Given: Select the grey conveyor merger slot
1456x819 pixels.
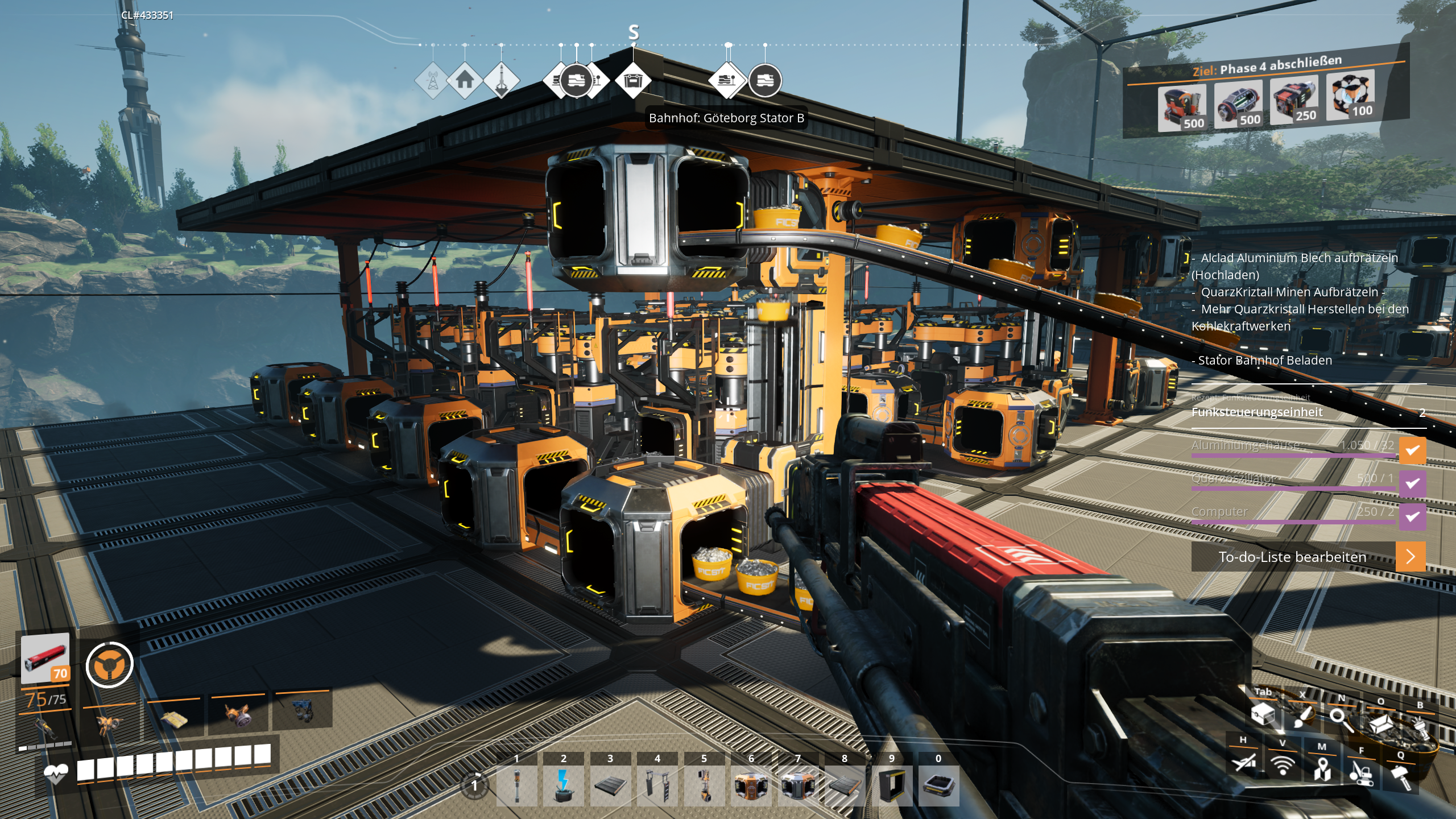Looking at the screenshot, I should (798, 786).
